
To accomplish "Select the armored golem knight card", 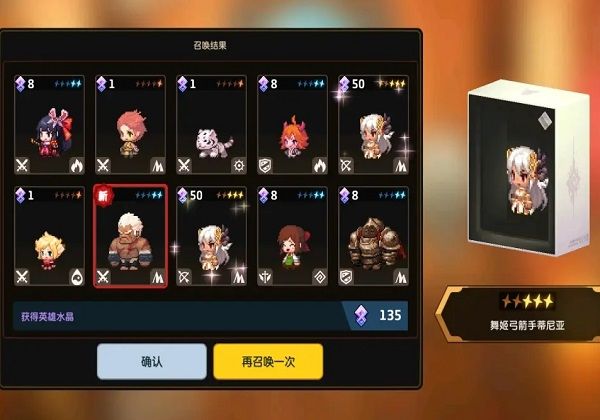I will (373, 236).
